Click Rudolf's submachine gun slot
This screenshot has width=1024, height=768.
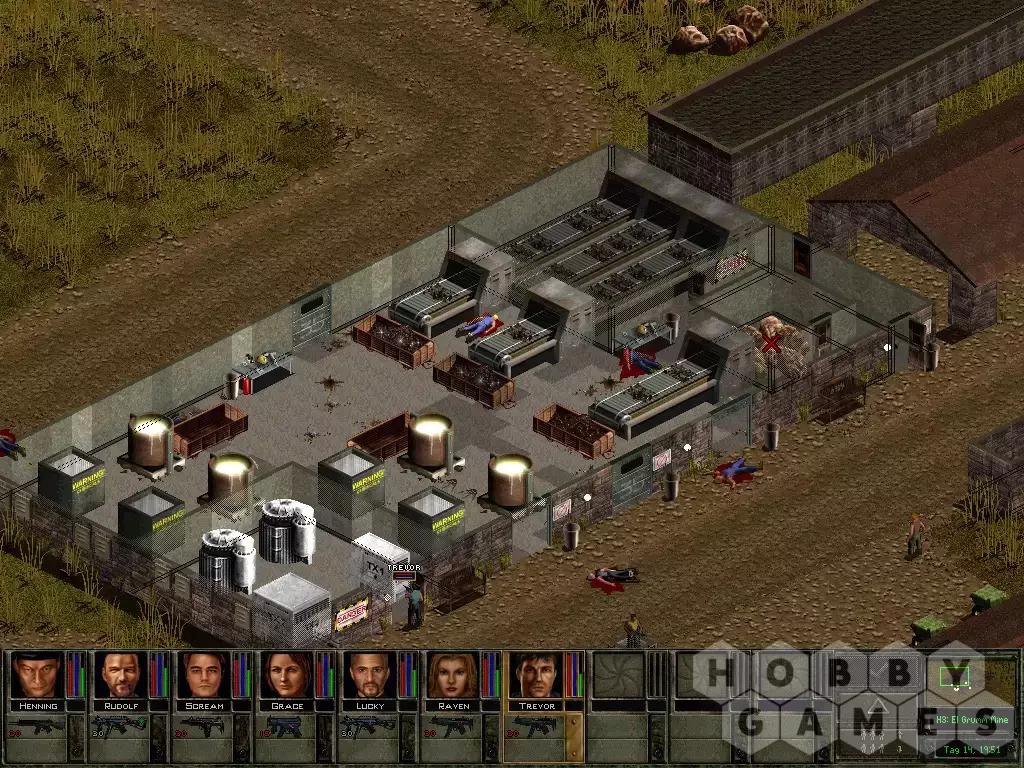point(120,727)
